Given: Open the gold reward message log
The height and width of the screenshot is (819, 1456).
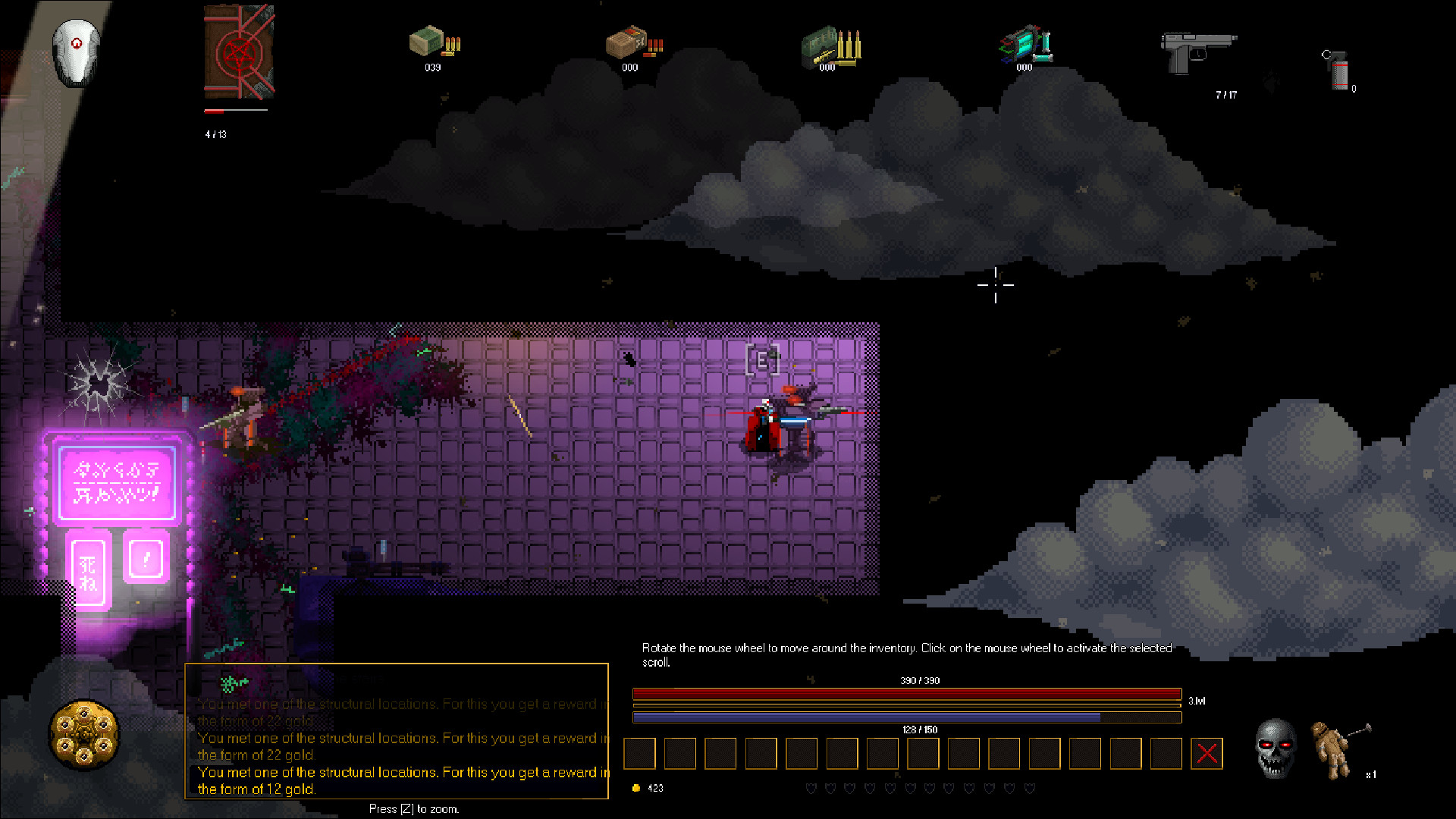Looking at the screenshot, I should click(x=397, y=731).
